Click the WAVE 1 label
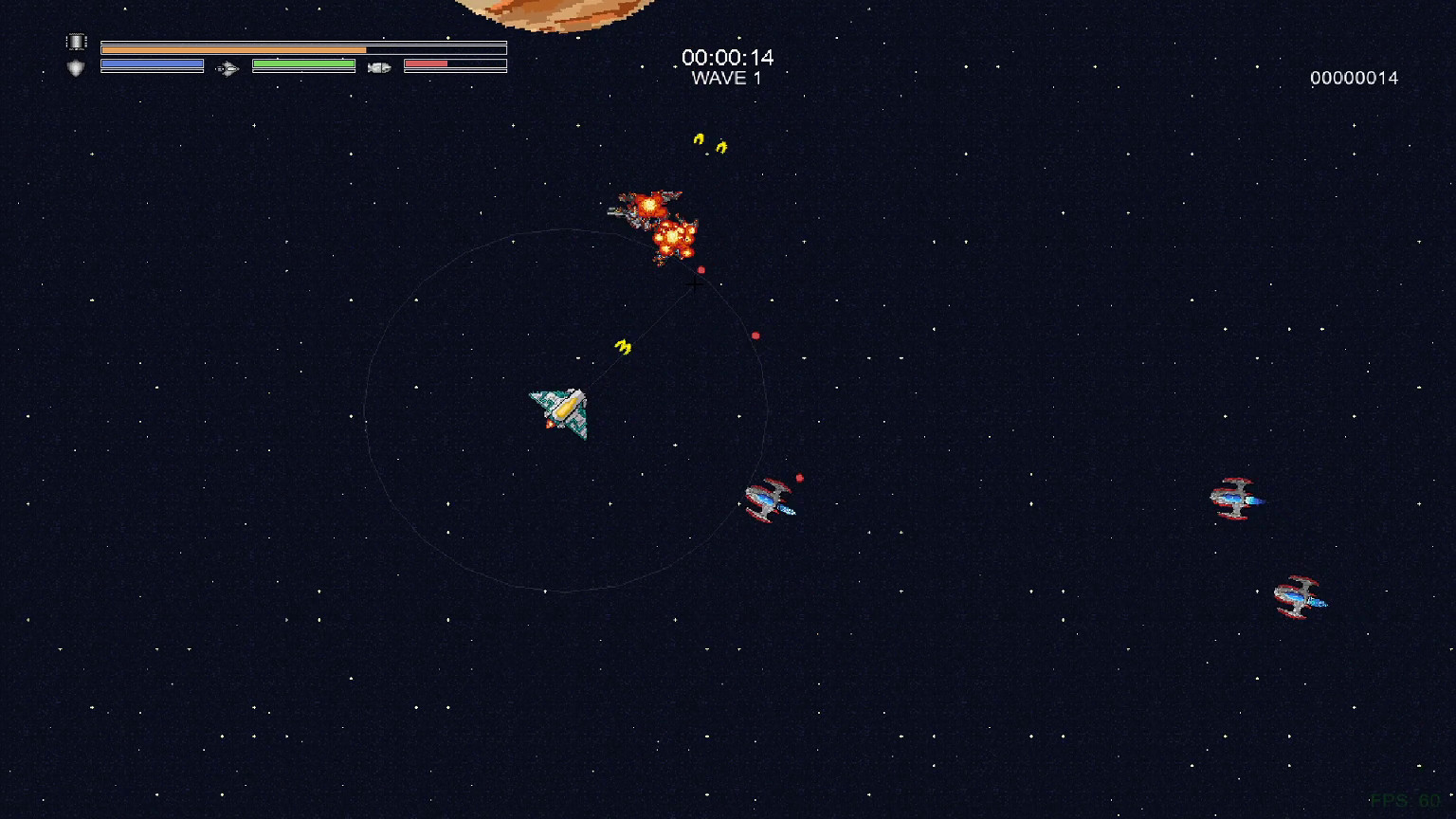Viewport: 1456px width, 819px height. pyautogui.click(x=726, y=79)
